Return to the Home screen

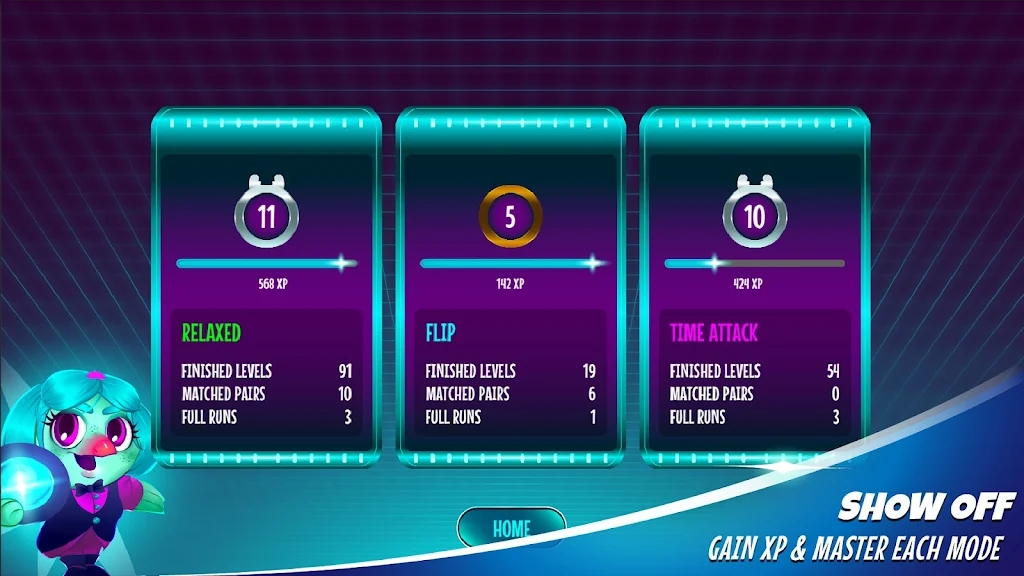(x=511, y=527)
